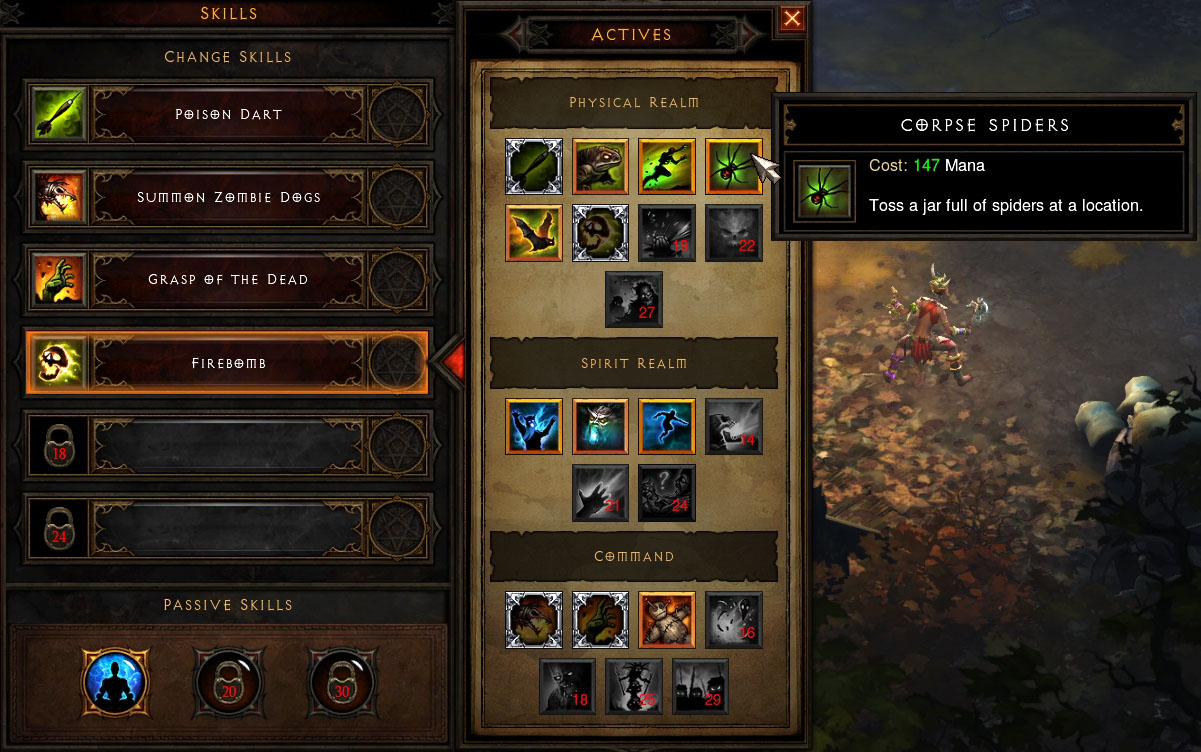Open the Grasp of the Dead slot
The image size is (1201, 752).
tap(229, 280)
